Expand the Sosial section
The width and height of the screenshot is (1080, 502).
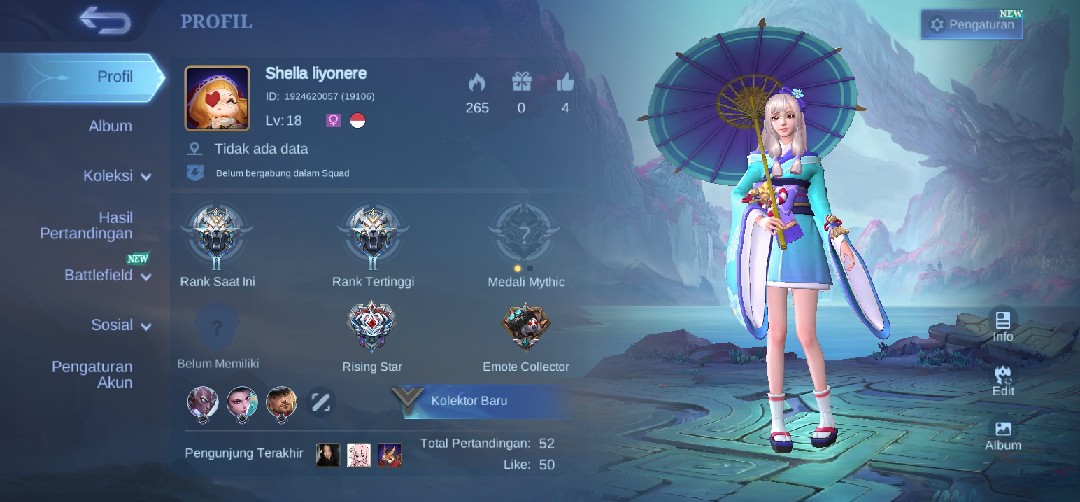pos(120,325)
